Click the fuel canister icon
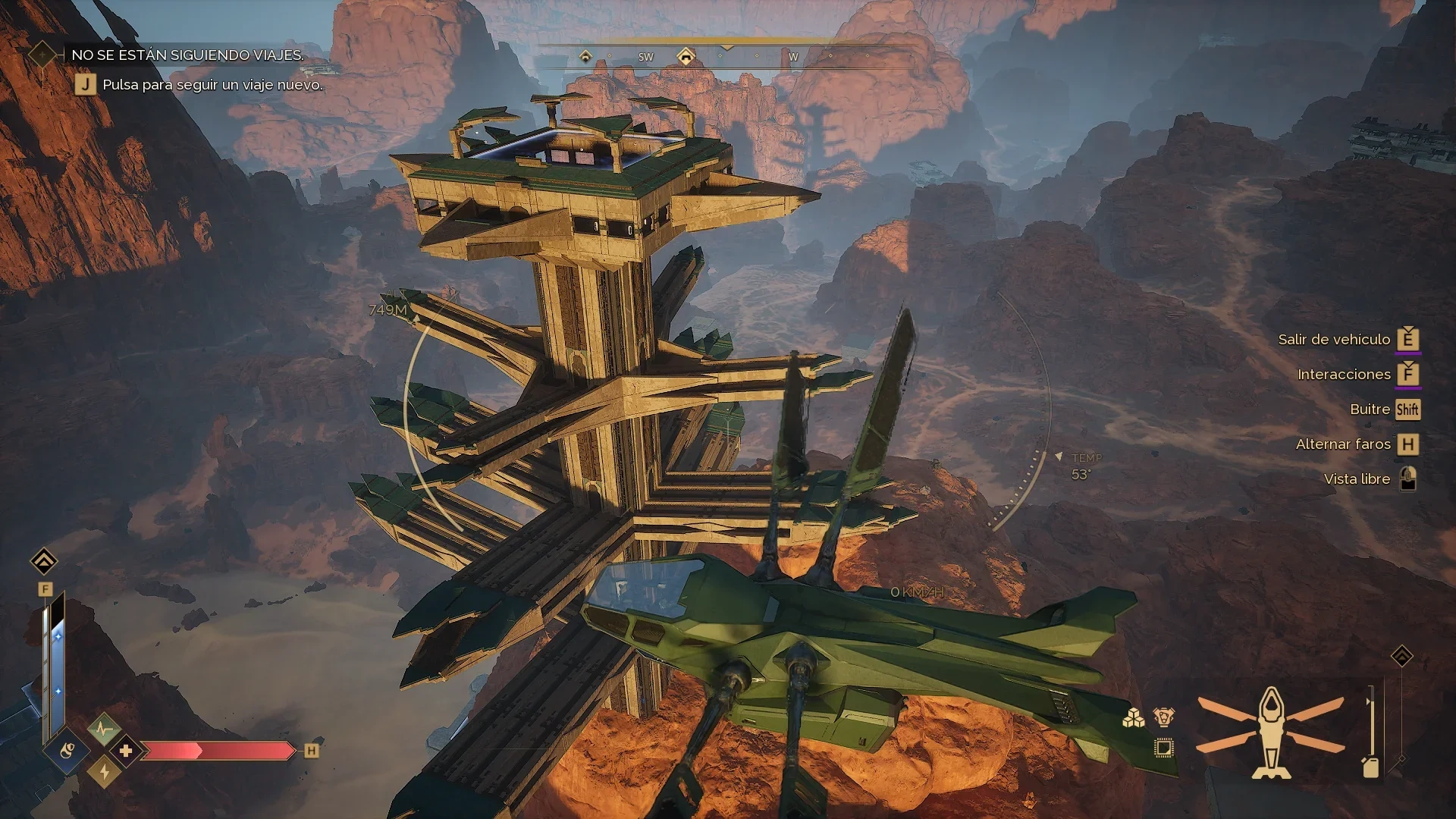The height and width of the screenshot is (819, 1456). pos(1370,767)
